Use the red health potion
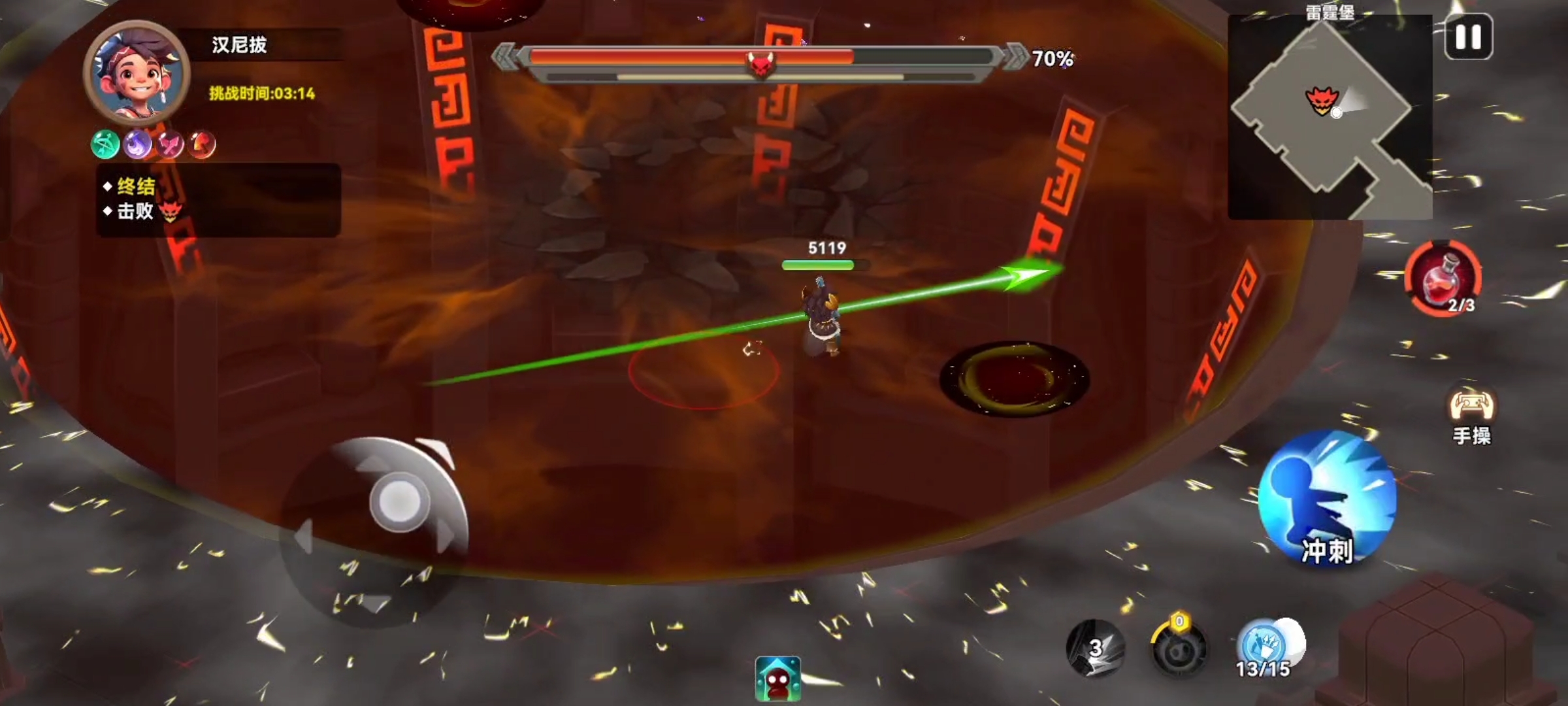The height and width of the screenshot is (706, 1568). pos(1443,279)
